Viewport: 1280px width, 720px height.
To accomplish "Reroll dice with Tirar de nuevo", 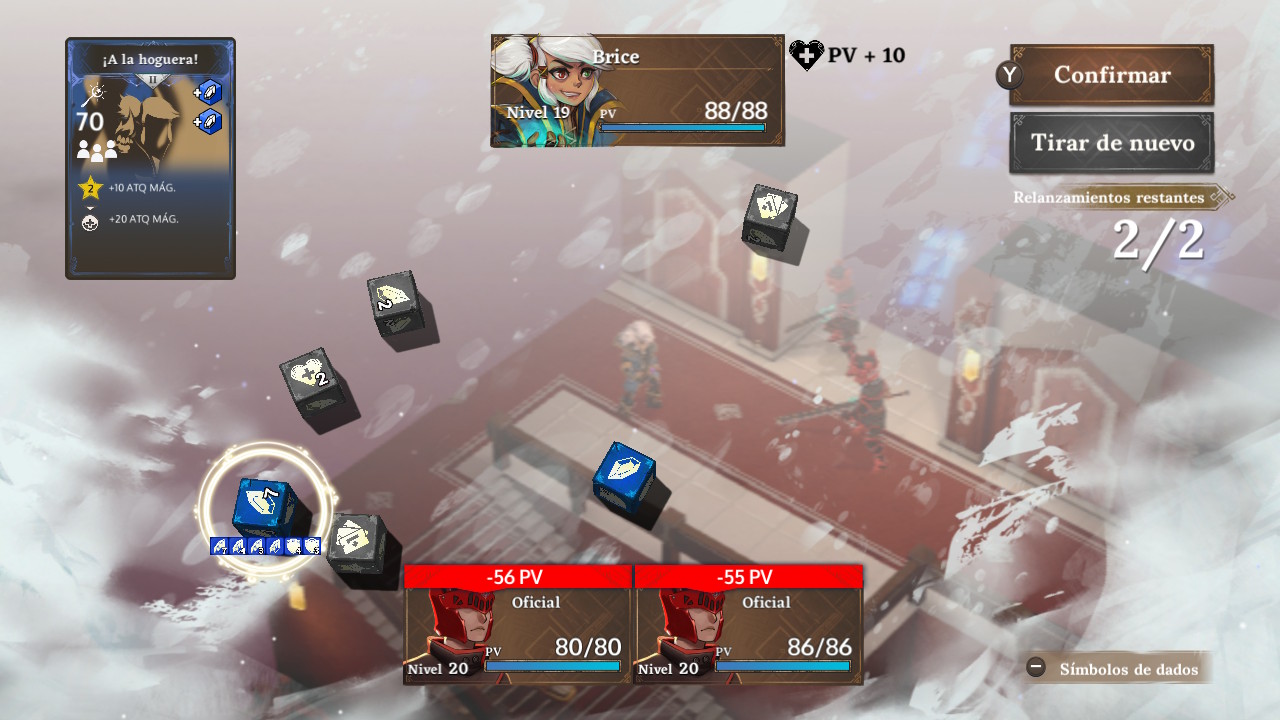I will [x=1111, y=143].
